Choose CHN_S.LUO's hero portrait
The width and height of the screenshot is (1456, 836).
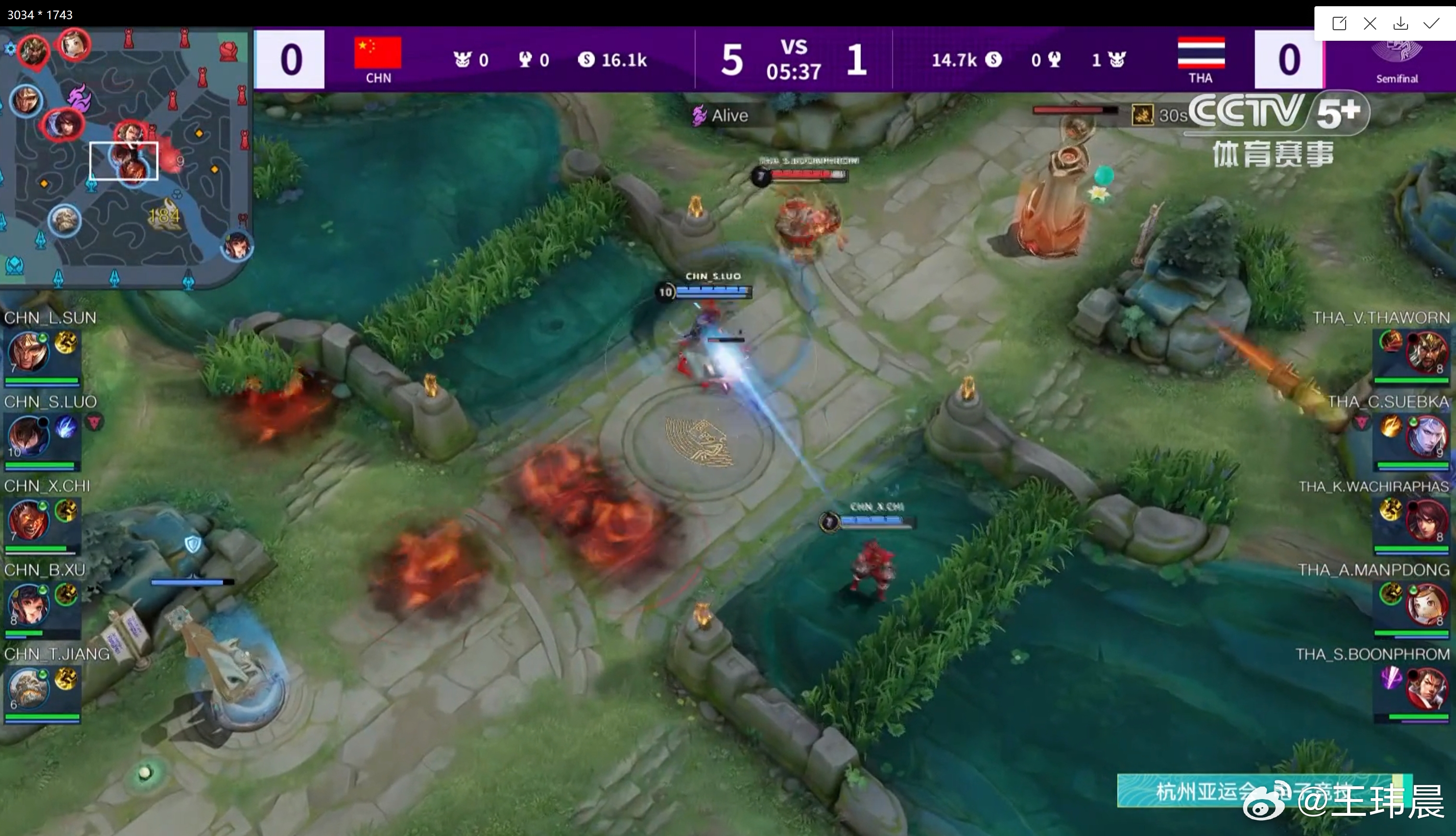click(x=27, y=435)
